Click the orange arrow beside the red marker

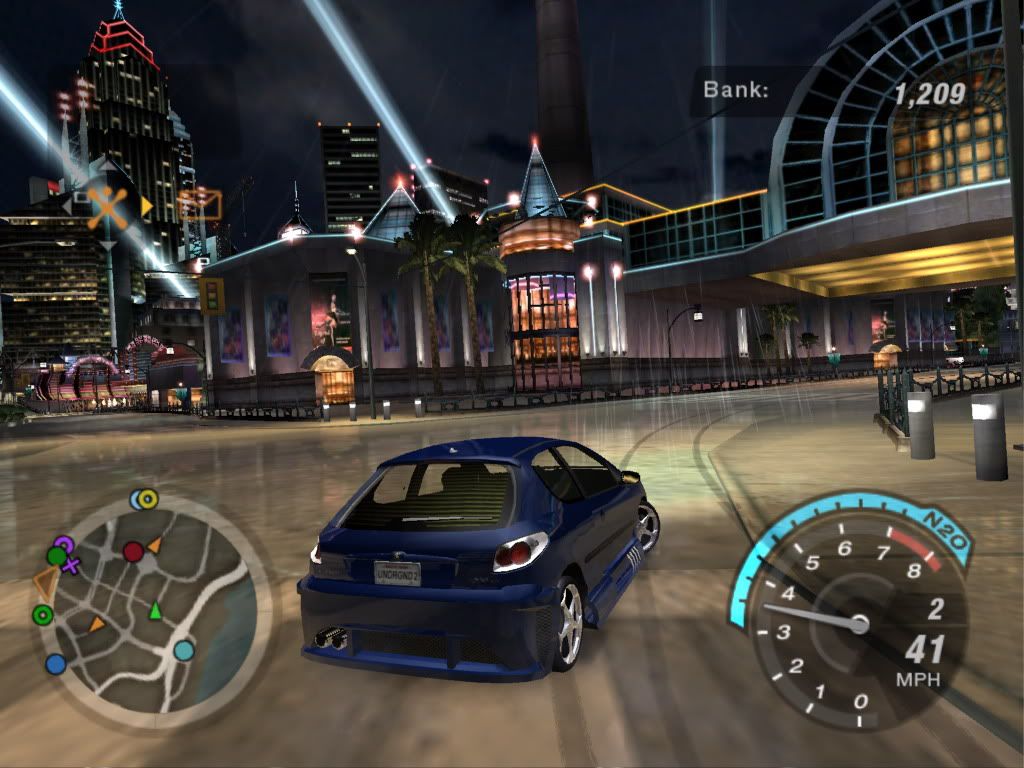(x=155, y=544)
